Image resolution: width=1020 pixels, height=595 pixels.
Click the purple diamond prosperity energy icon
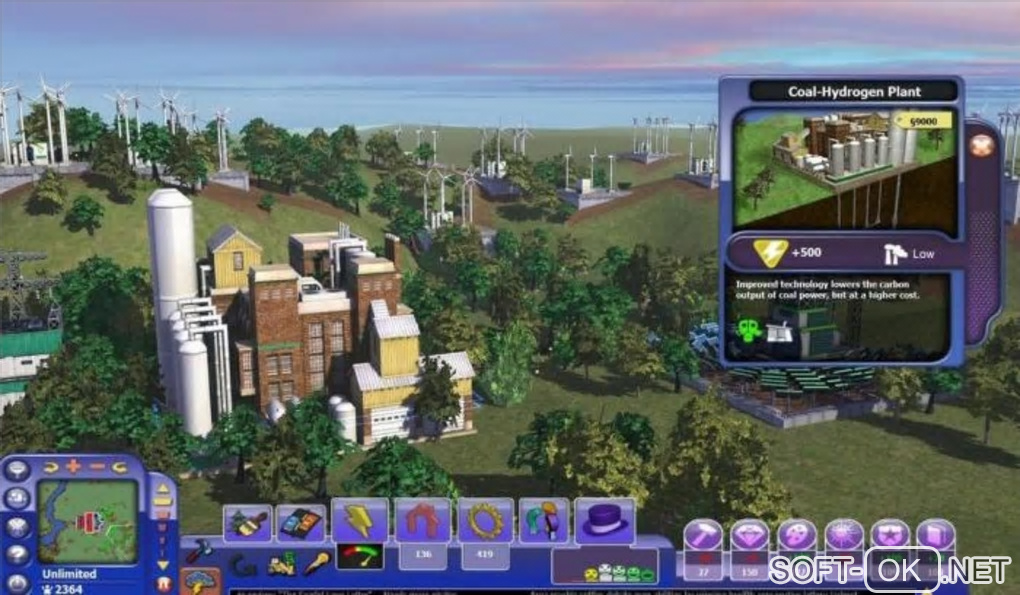749,536
